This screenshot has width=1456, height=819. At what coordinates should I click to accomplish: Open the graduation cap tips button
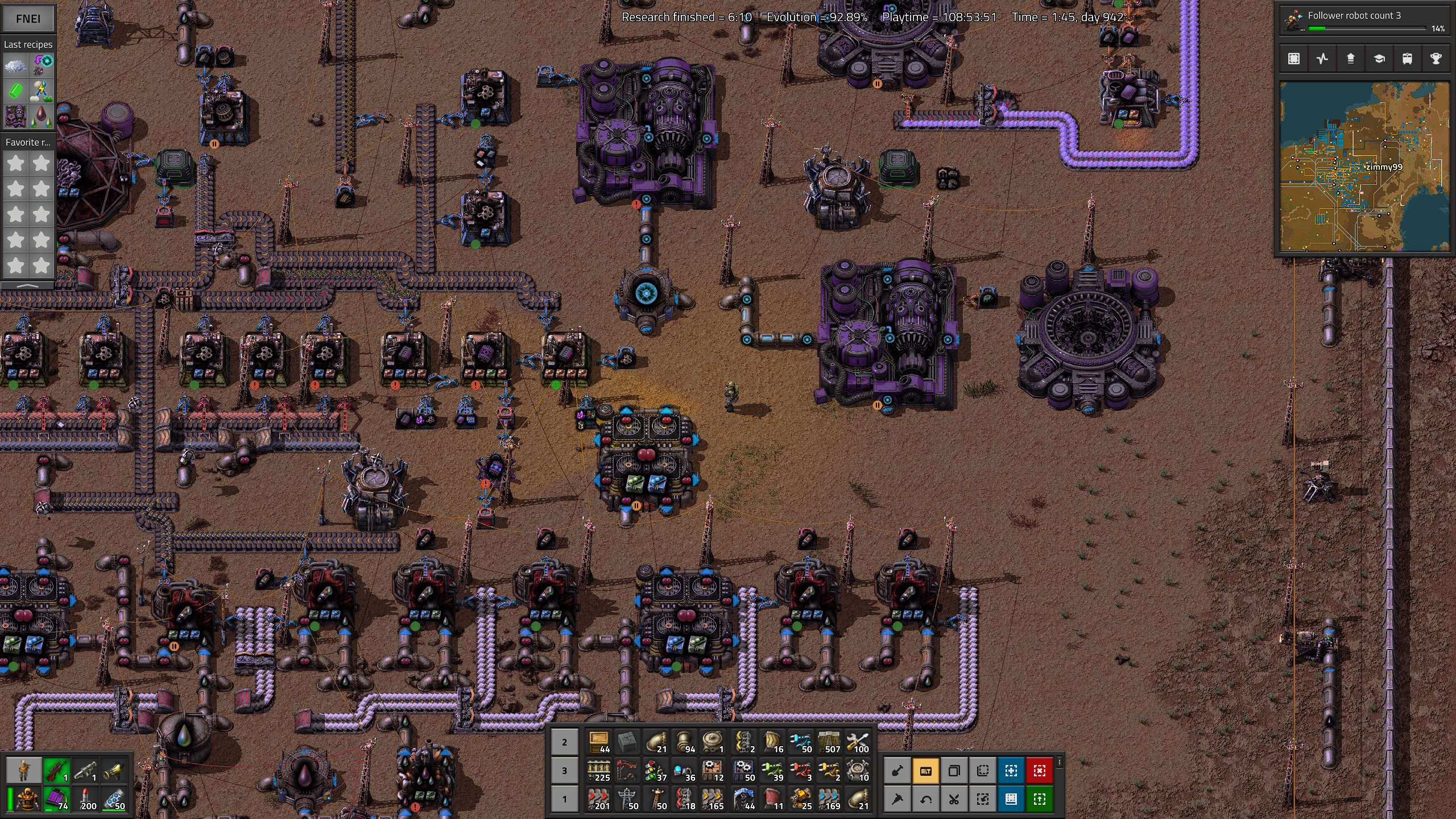1379,59
